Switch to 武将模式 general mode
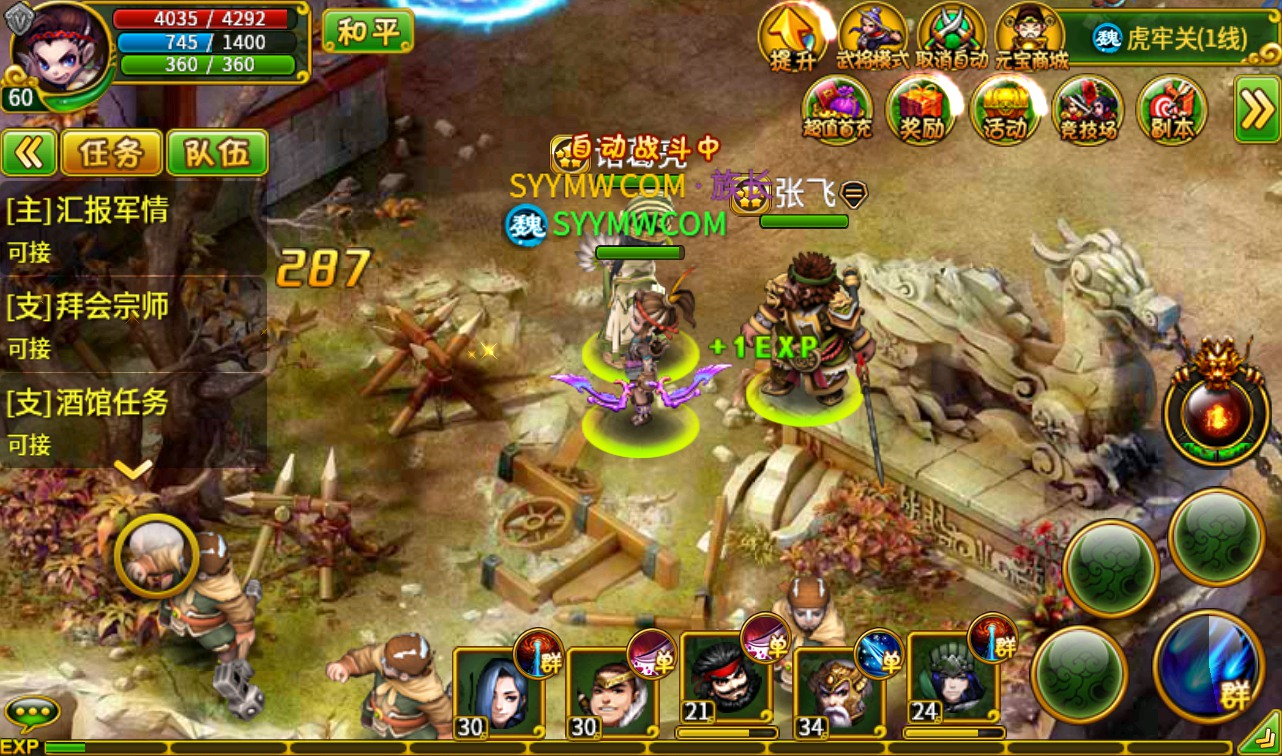The image size is (1282, 756). 872,36
